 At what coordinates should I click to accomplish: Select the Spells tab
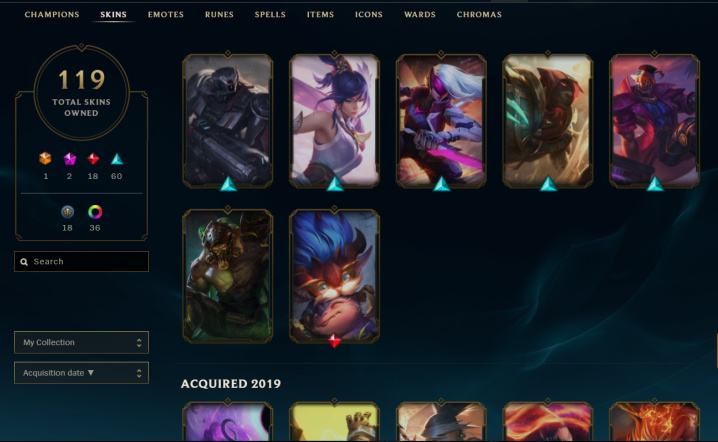point(270,15)
